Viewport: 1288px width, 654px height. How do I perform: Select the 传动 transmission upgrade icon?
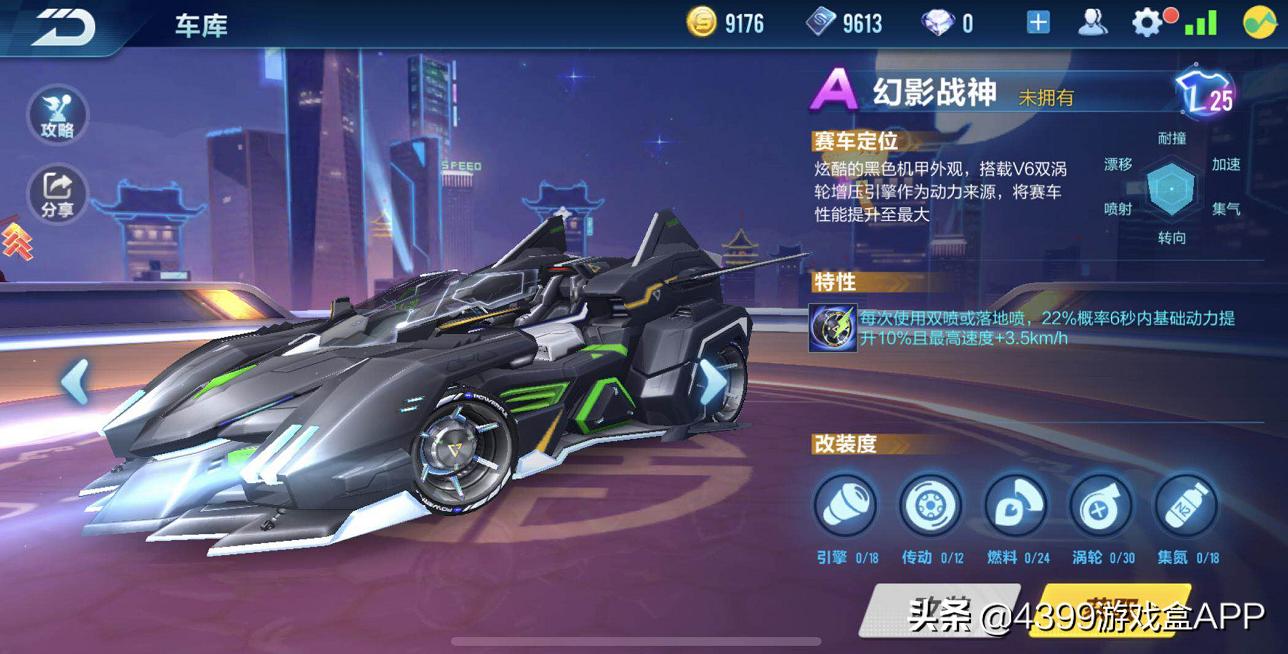click(930, 505)
